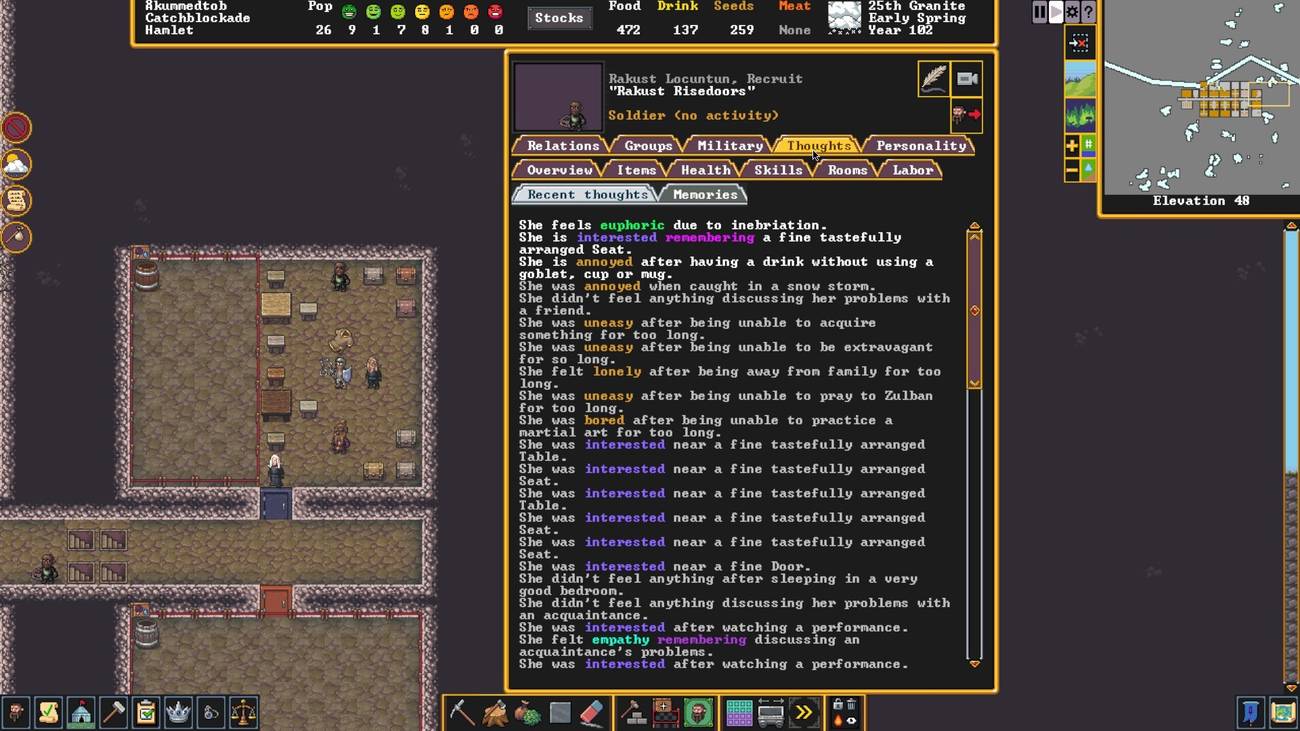The width and height of the screenshot is (1300, 731).
Task: Switch to the Personality tab
Action: coord(920,145)
